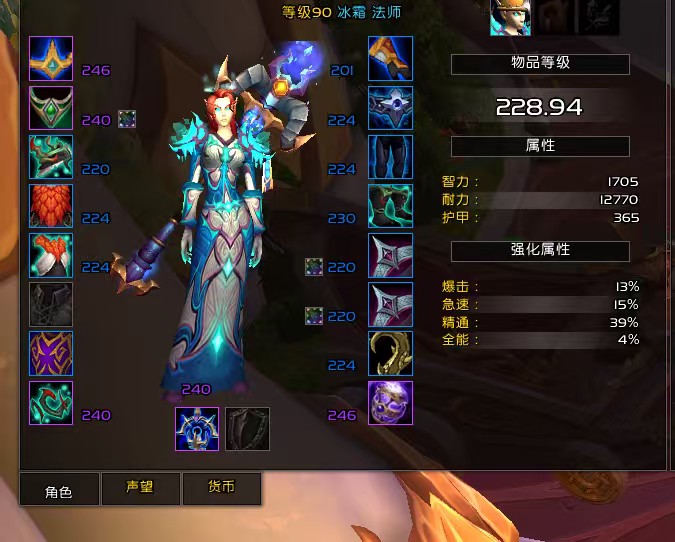This screenshot has width=675, height=542.
Task: Select the golden horn trinket
Action: click(x=390, y=353)
